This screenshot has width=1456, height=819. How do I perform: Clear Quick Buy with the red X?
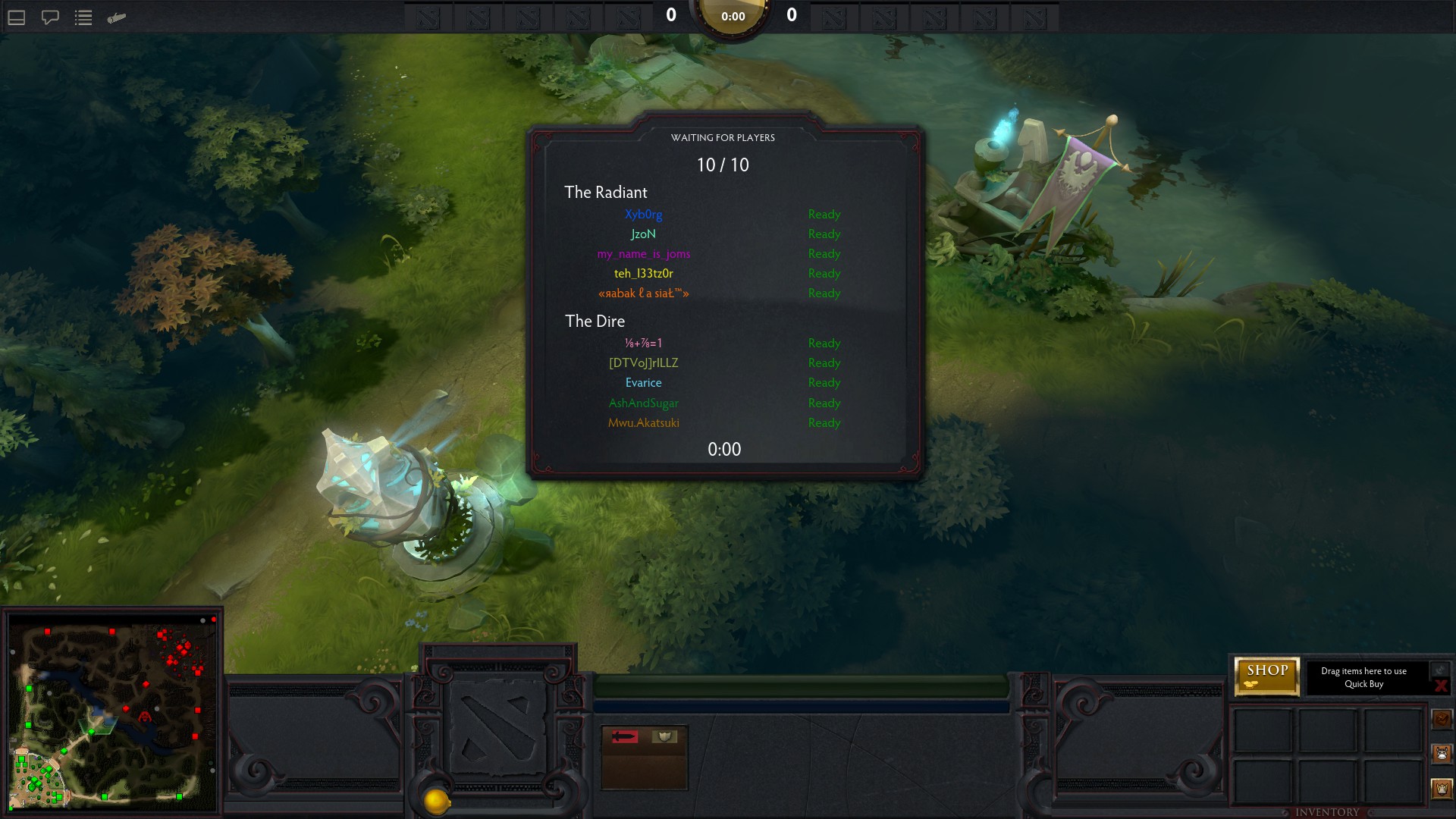tap(1440, 686)
